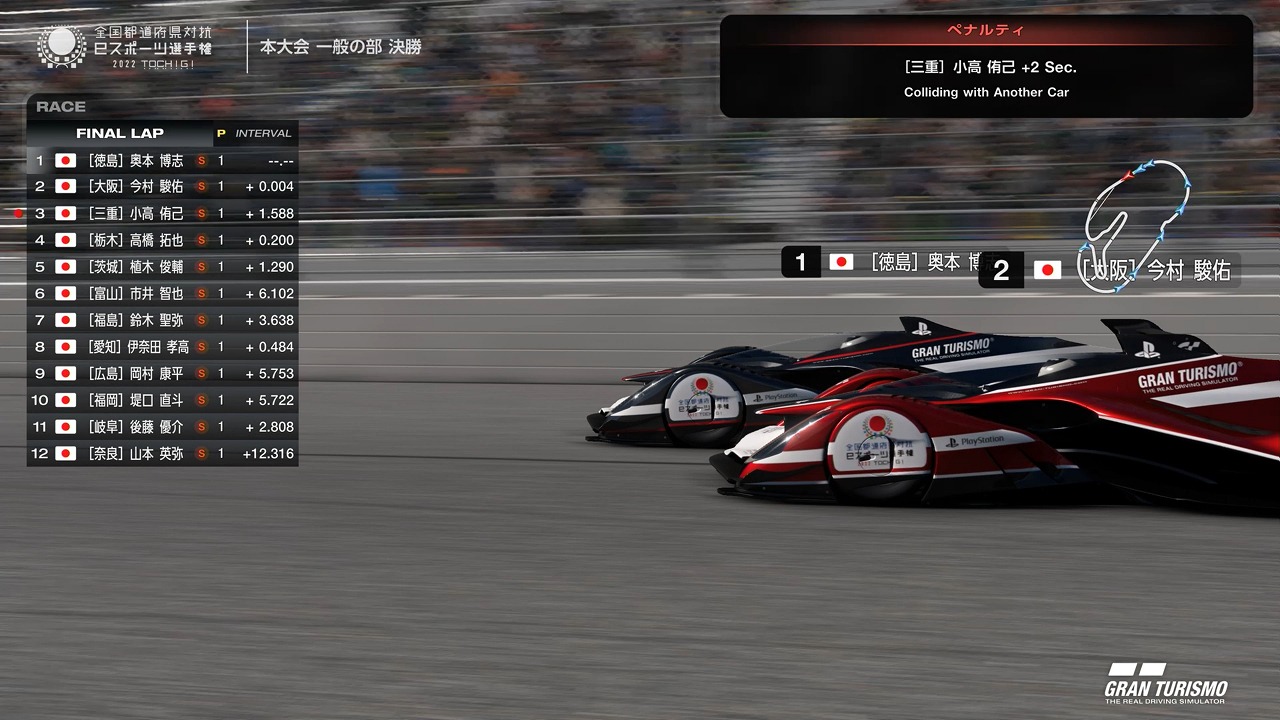Click the floating position 2 name tag above the cars

tap(1109, 271)
